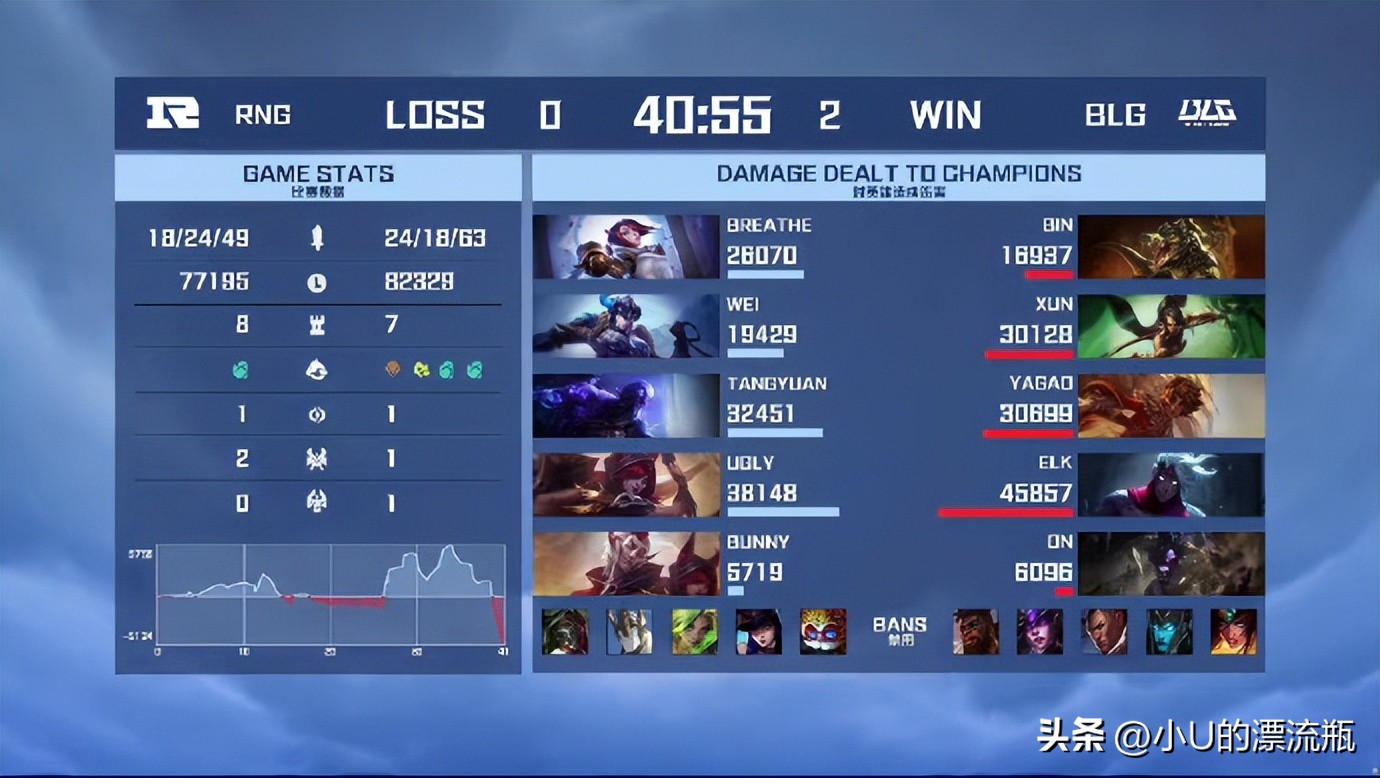Choose YAGAO's champion portrait

[1171, 405]
